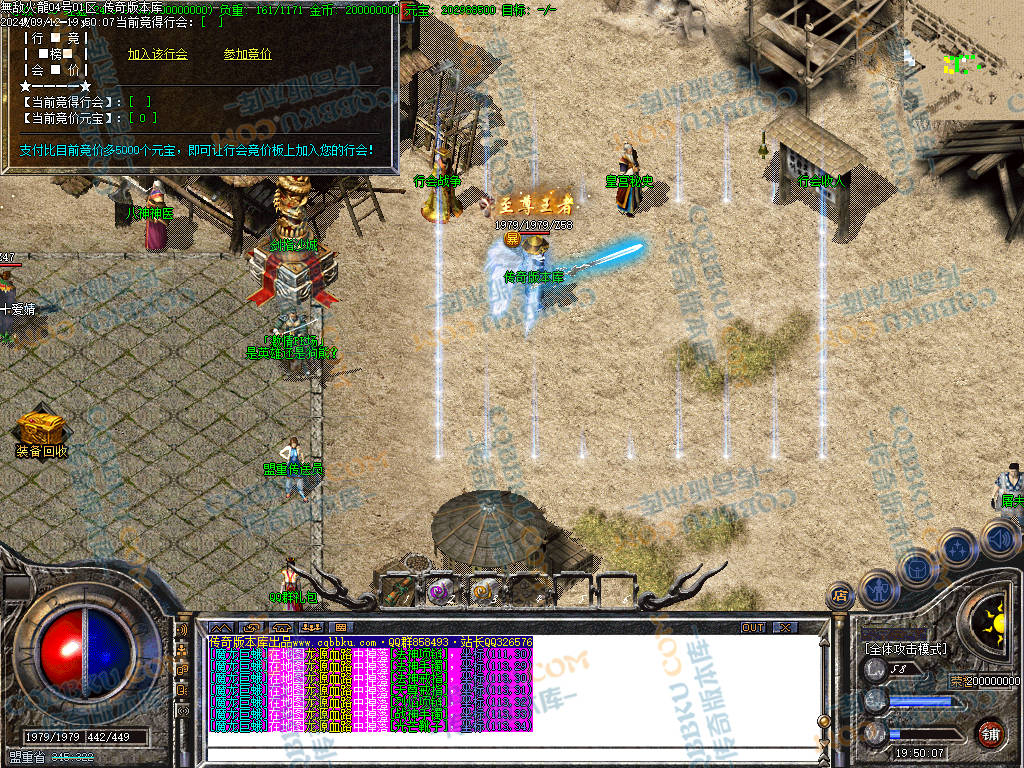Click the mountain icon chat toolbar button
Viewport: 1024px width, 768px height.
(220, 627)
